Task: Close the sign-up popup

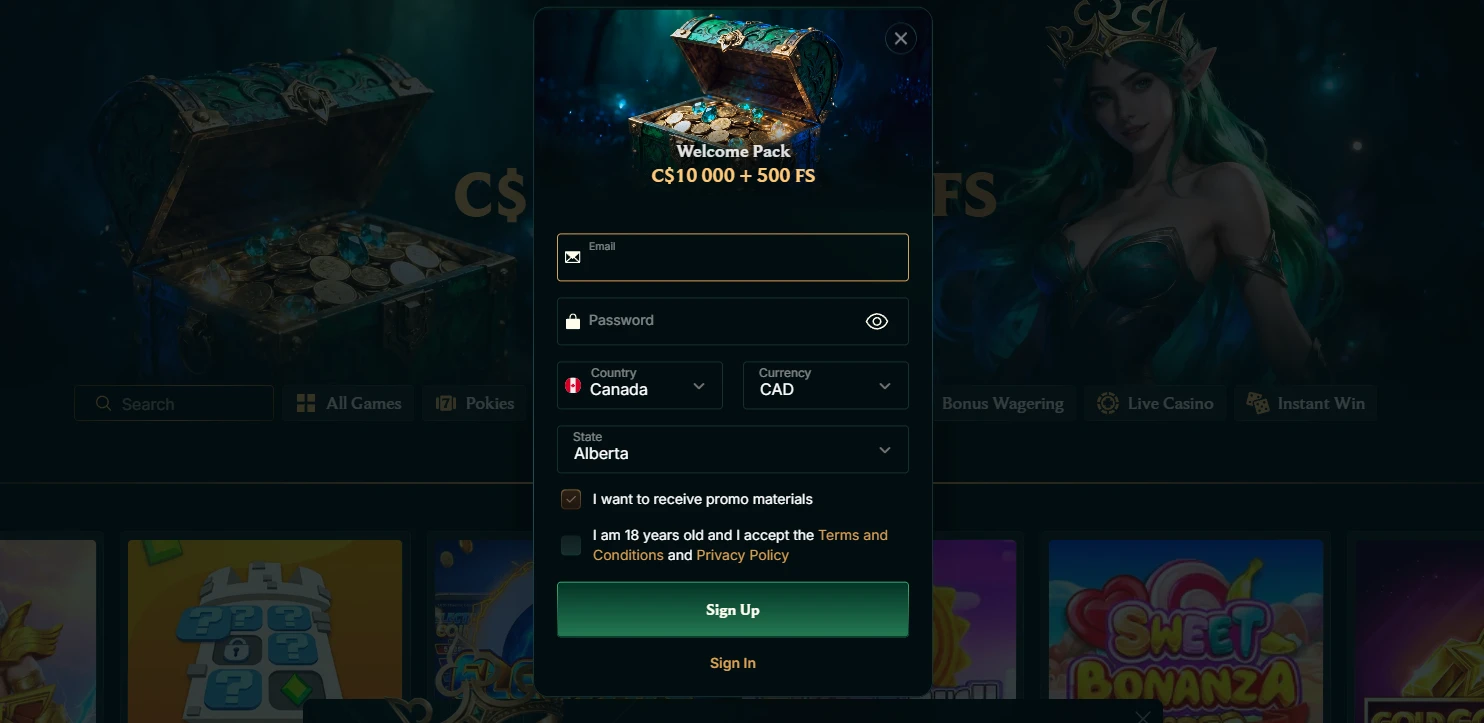Action: pyautogui.click(x=900, y=39)
